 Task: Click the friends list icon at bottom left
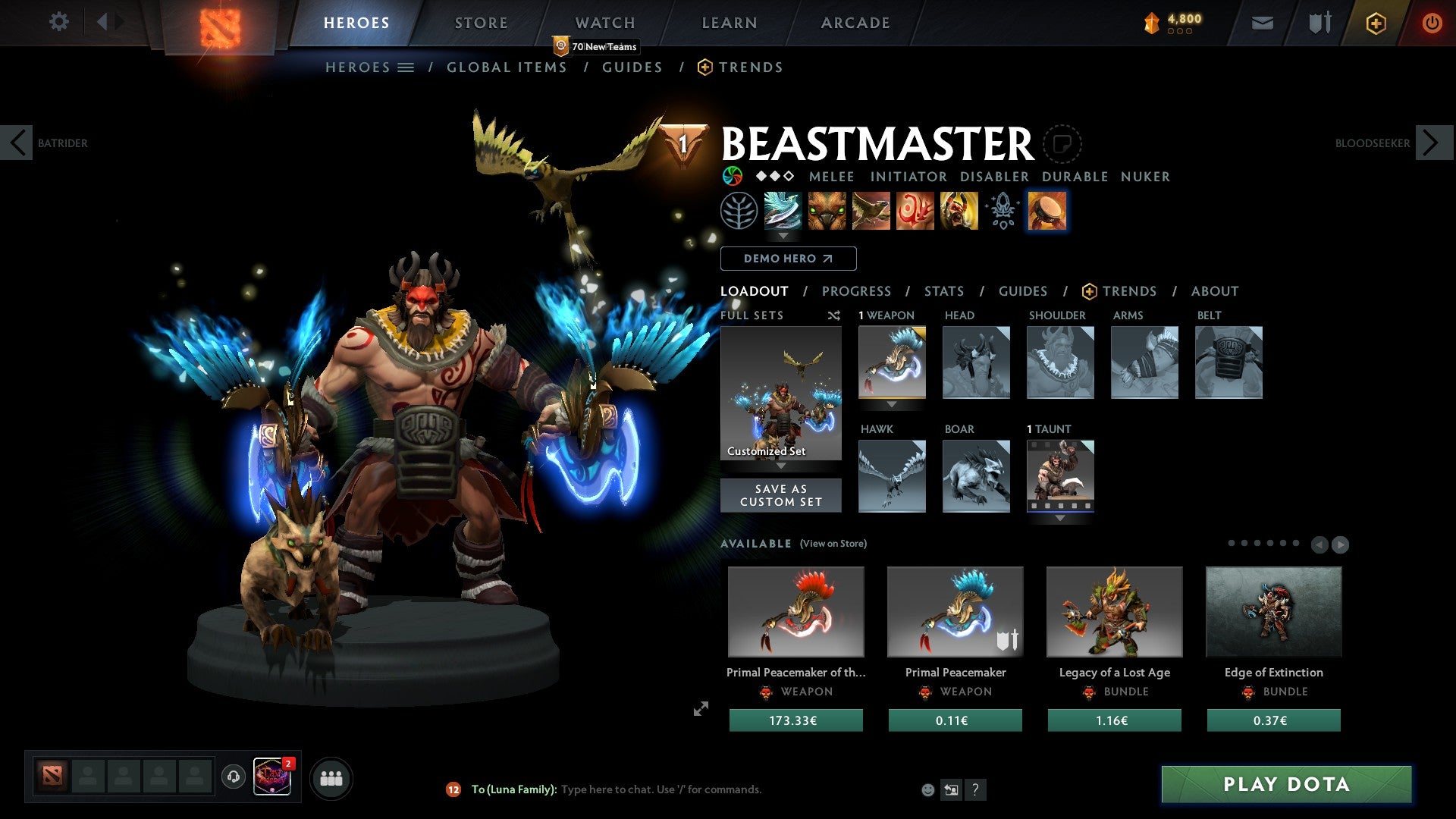tap(331, 777)
